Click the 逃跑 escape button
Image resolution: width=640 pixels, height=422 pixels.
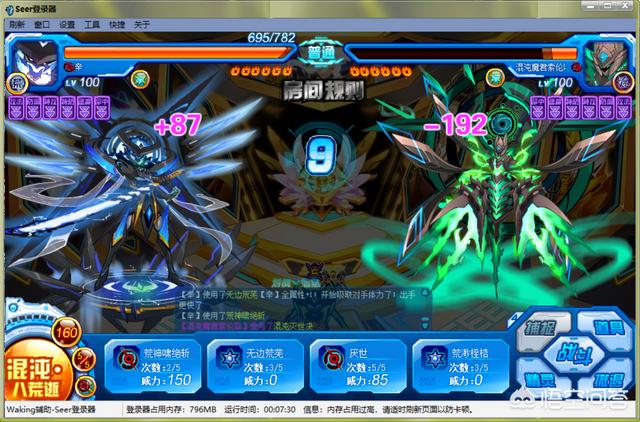coord(607,383)
